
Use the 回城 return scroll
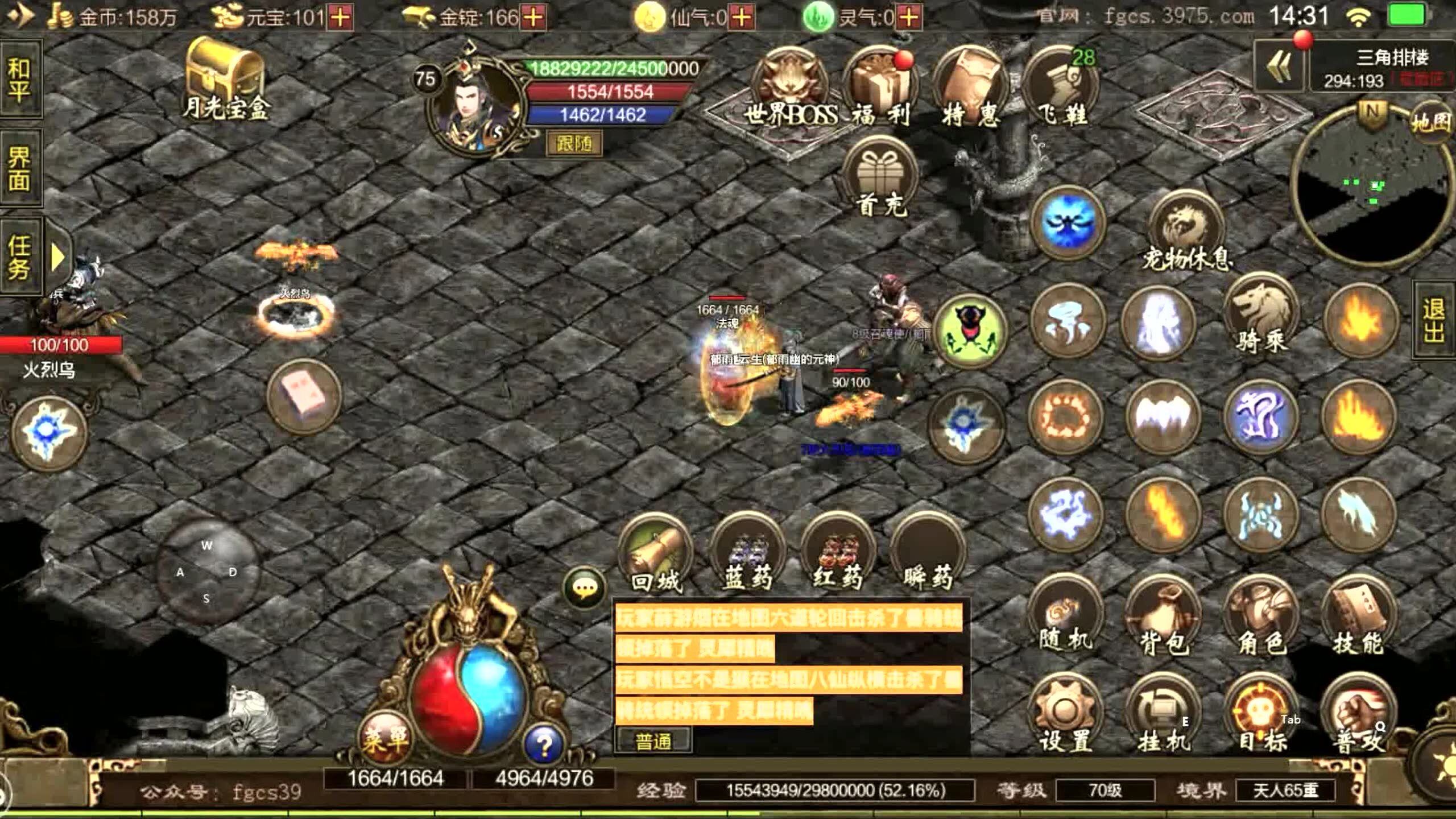(656, 553)
